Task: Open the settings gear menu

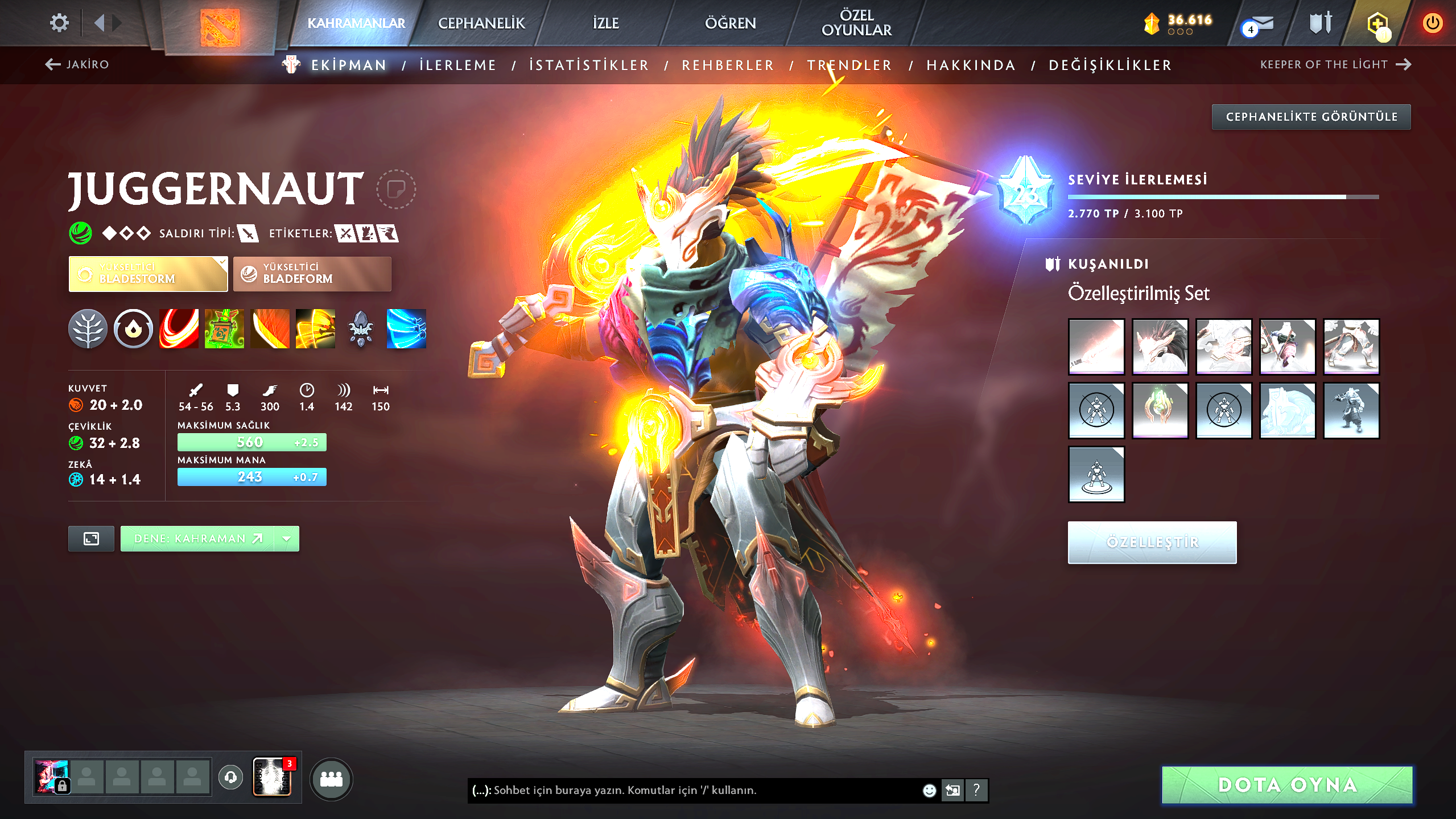Action: click(x=59, y=23)
